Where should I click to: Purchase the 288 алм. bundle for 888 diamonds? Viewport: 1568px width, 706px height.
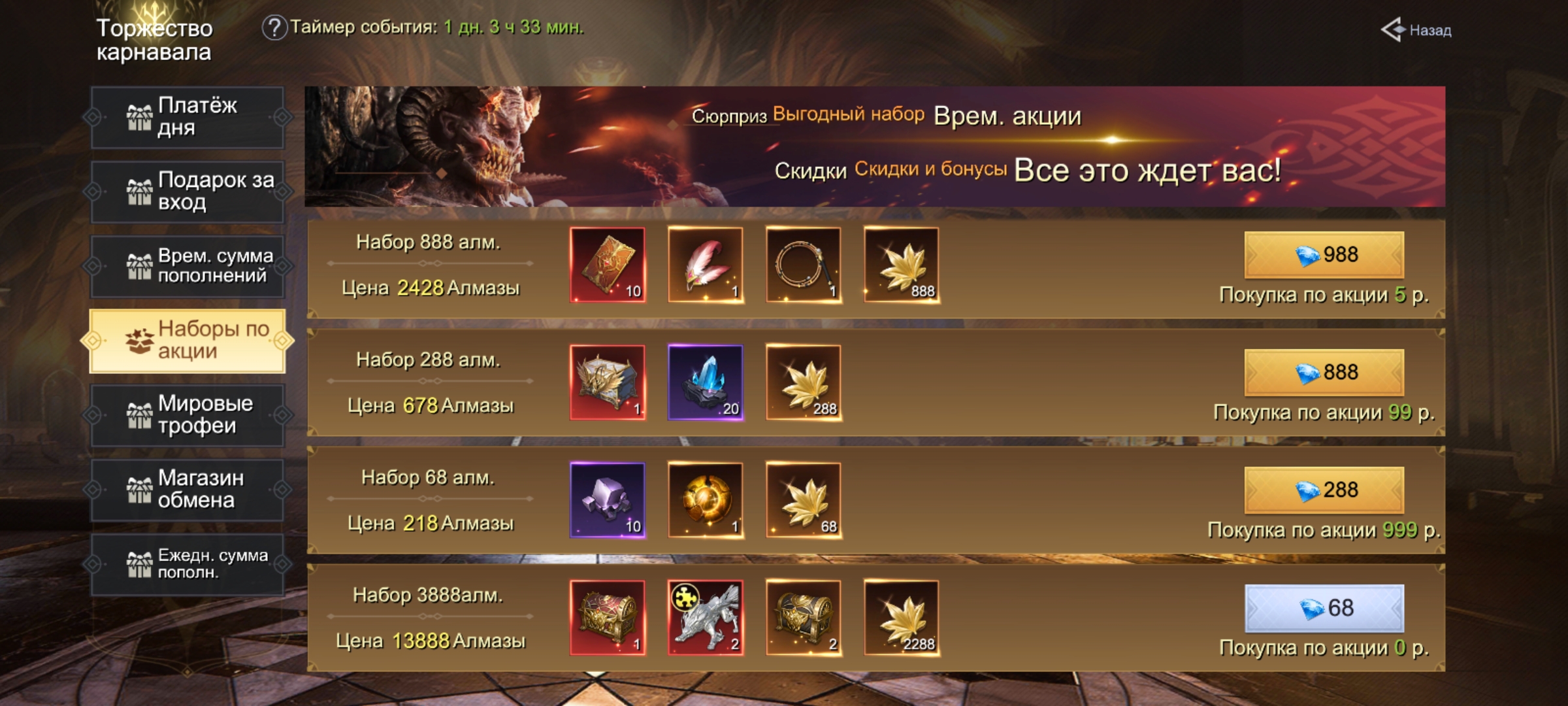pos(1324,373)
